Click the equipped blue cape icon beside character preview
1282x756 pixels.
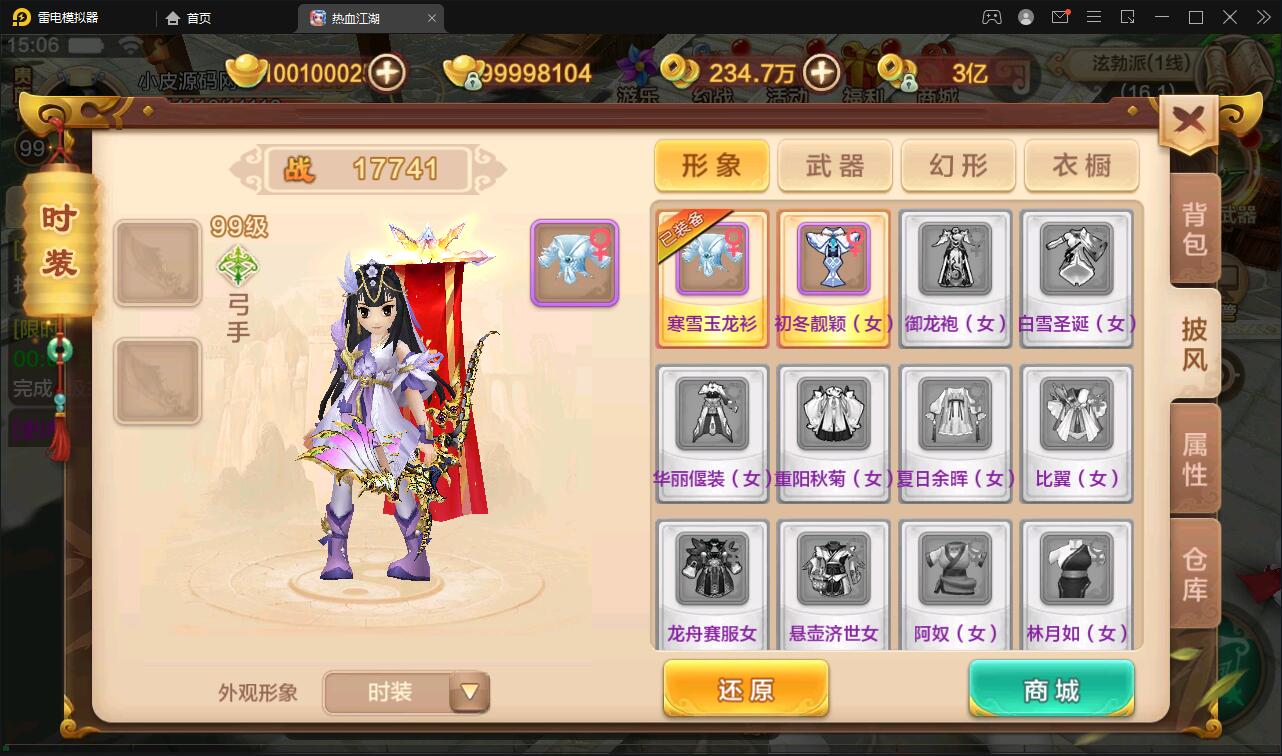(x=574, y=262)
